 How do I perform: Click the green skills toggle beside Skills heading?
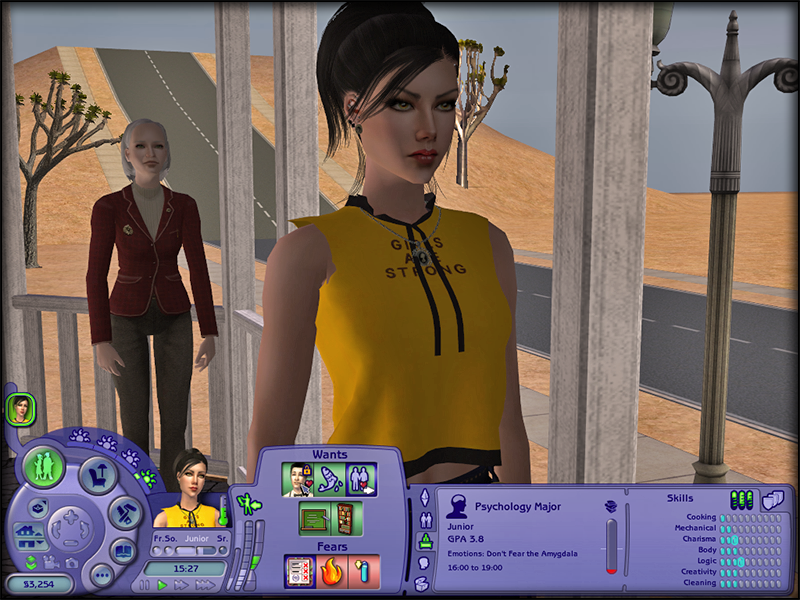[742, 499]
